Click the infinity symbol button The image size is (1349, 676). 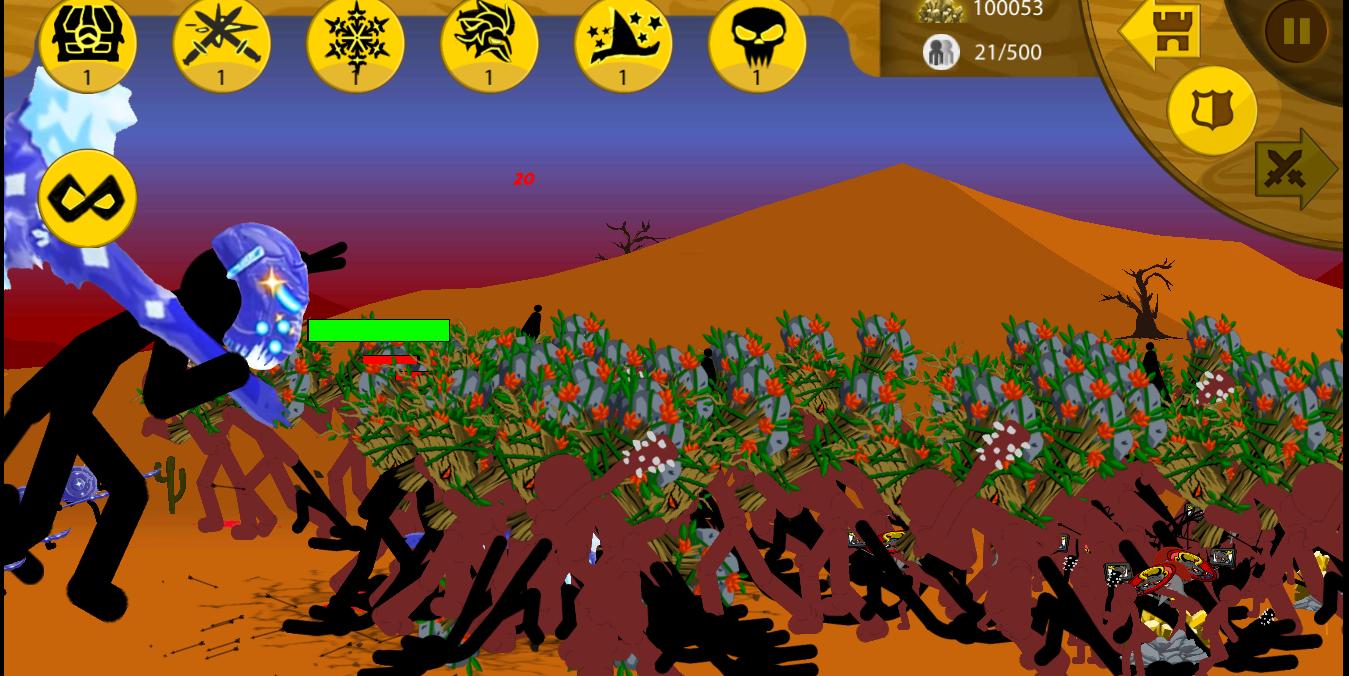click(87, 198)
